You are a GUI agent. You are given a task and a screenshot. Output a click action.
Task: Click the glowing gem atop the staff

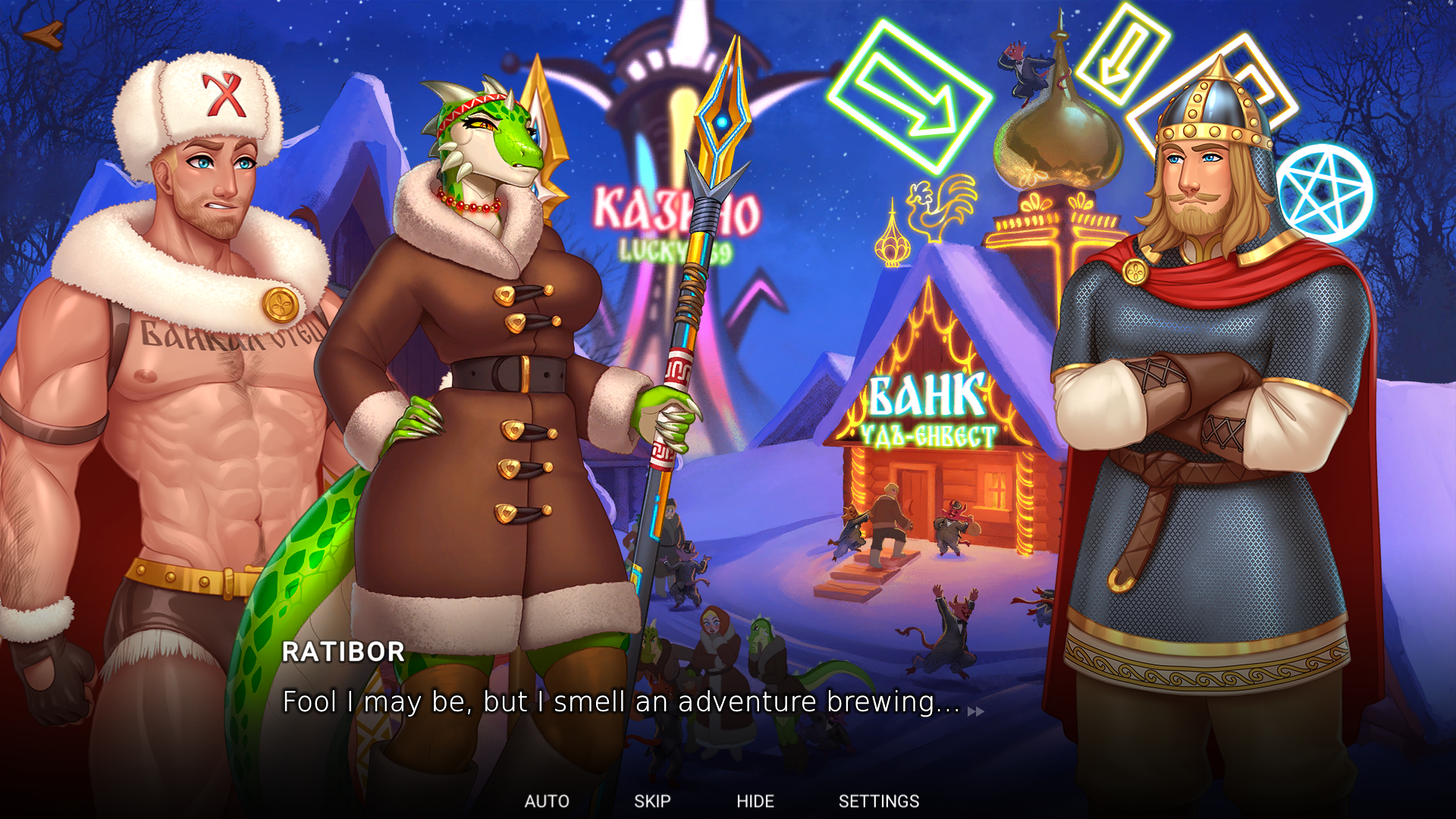[x=722, y=121]
